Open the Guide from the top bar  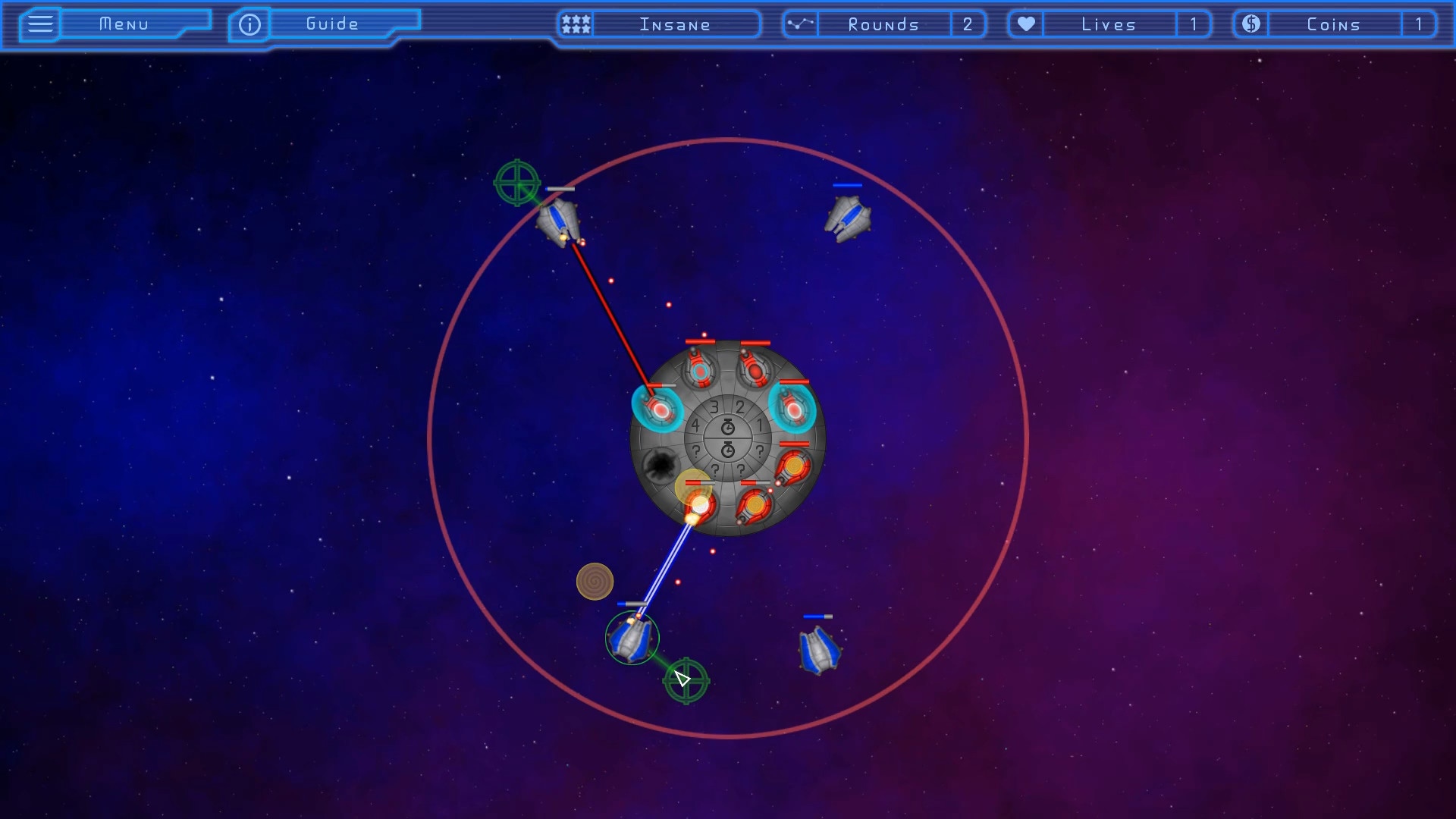330,24
